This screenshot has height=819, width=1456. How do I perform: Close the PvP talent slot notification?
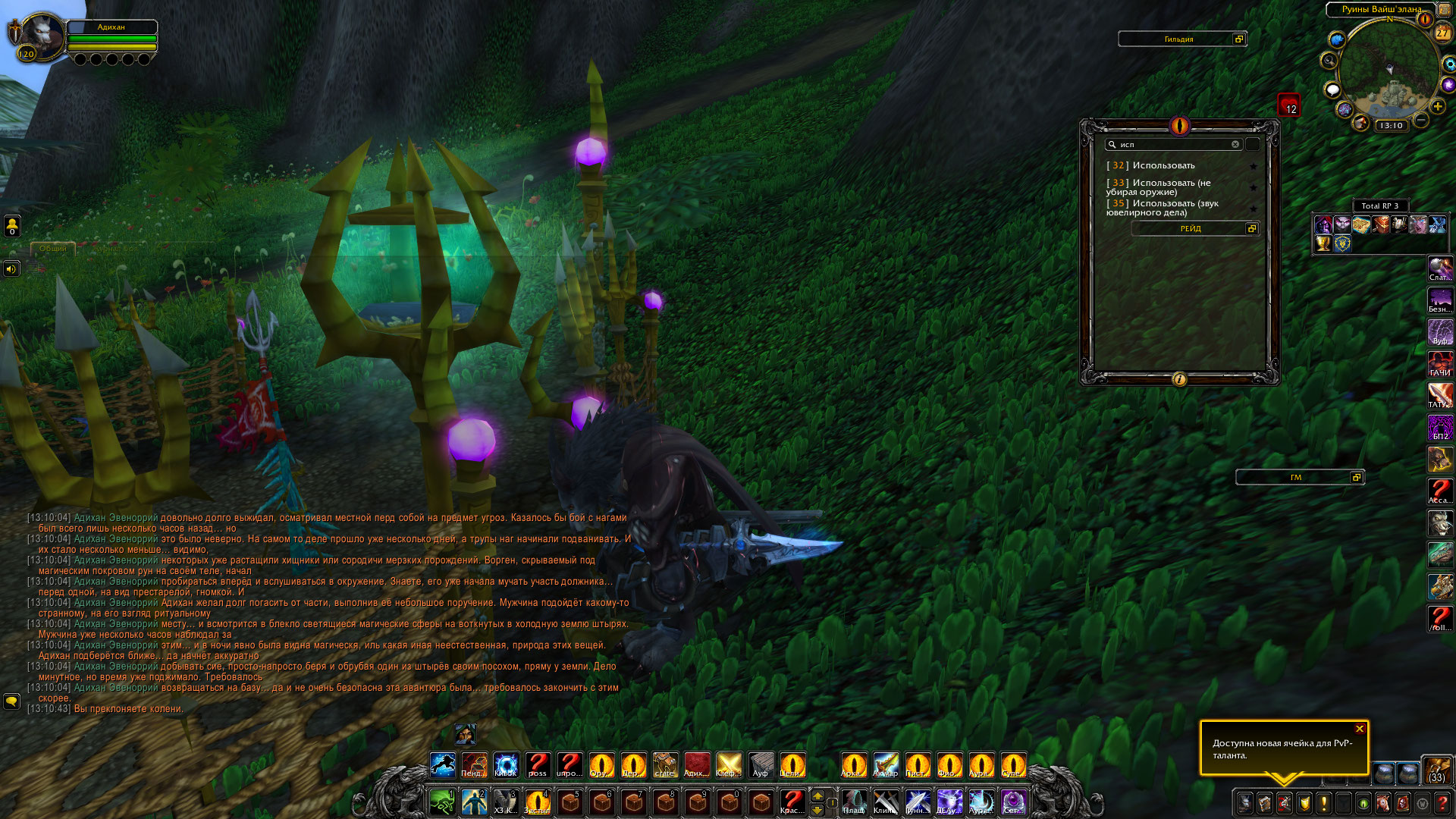tap(1359, 729)
